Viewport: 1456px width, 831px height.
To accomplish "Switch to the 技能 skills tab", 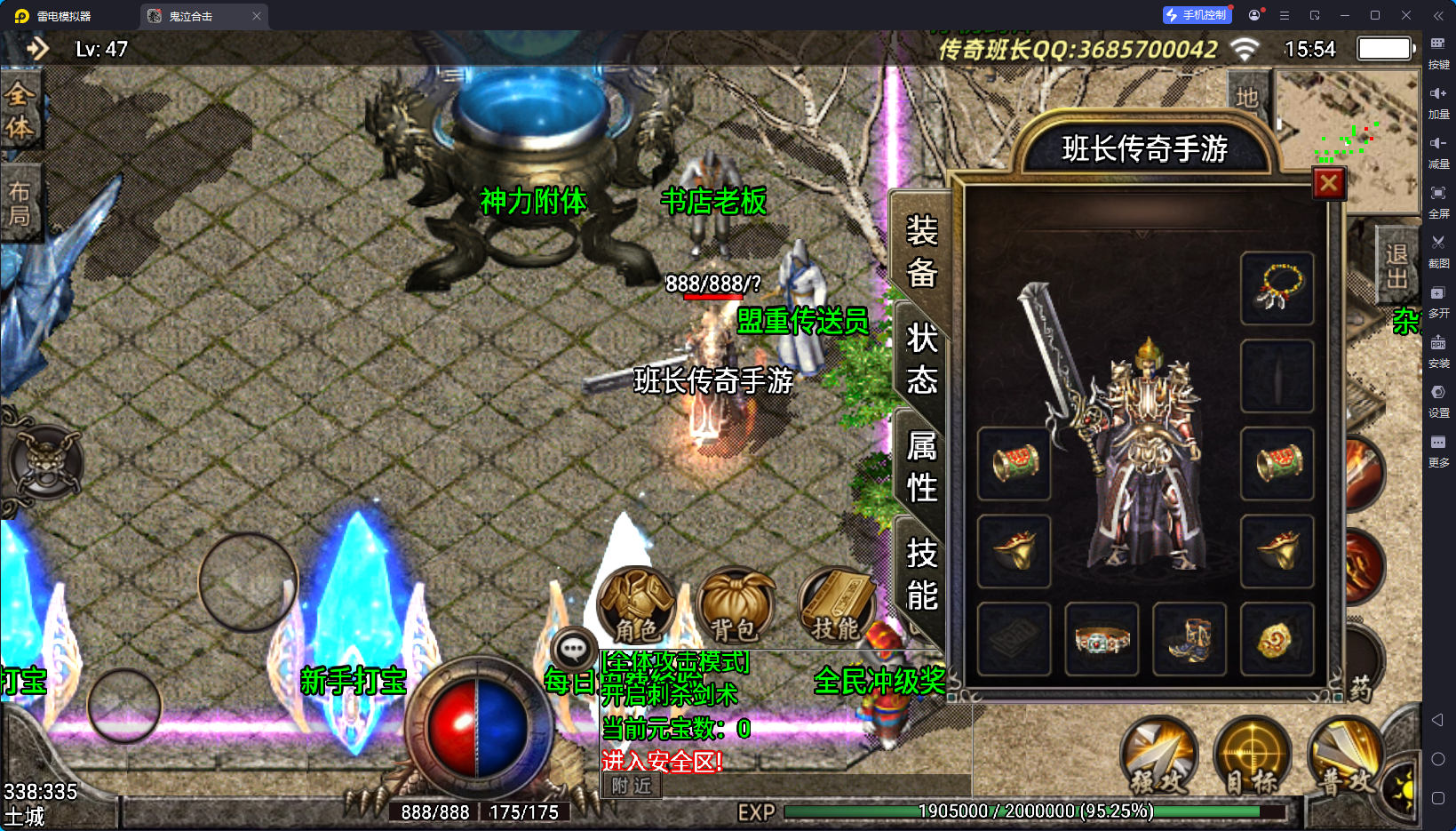I will click(921, 574).
